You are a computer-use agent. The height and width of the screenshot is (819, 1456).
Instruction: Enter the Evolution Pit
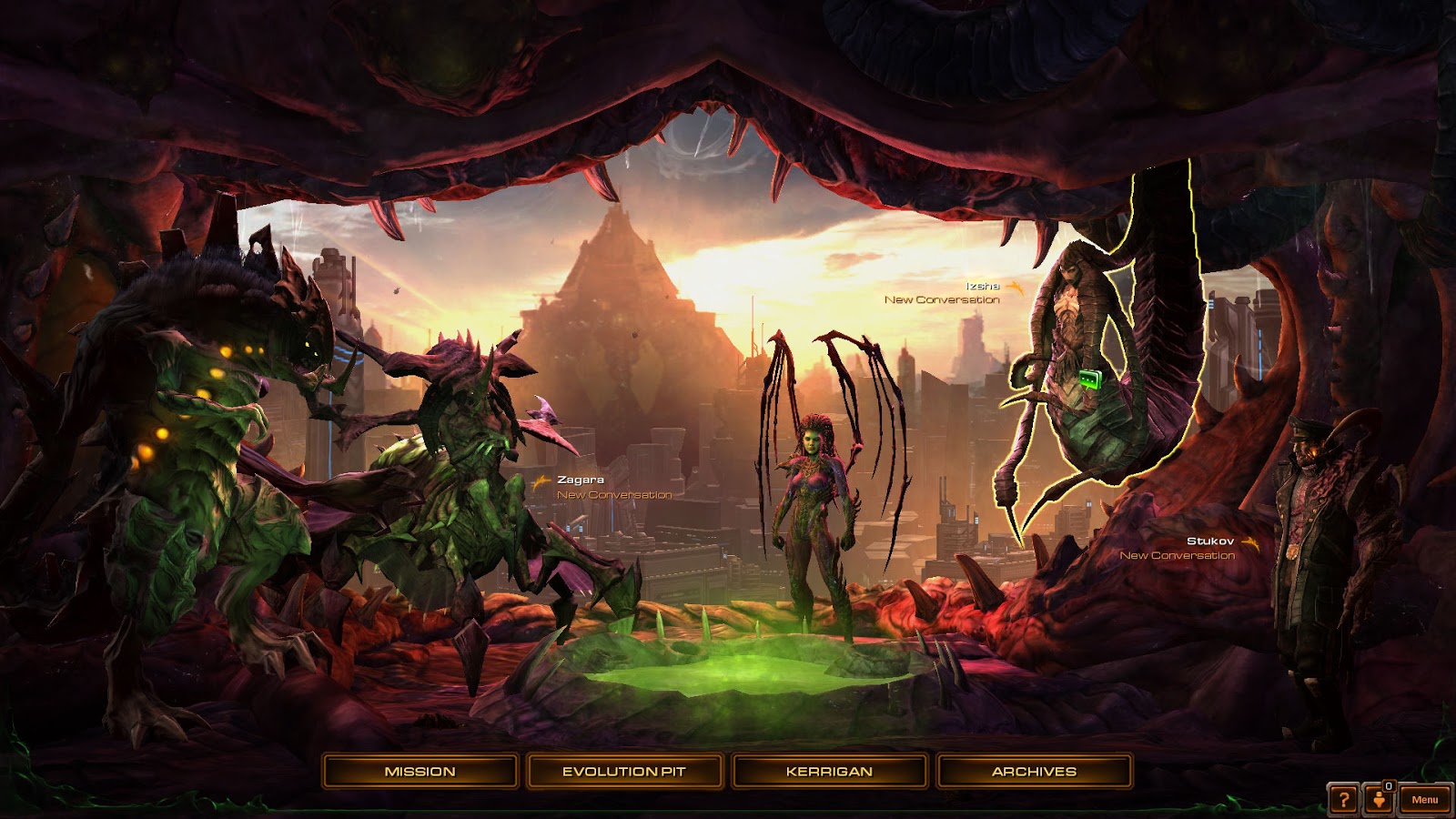[623, 772]
